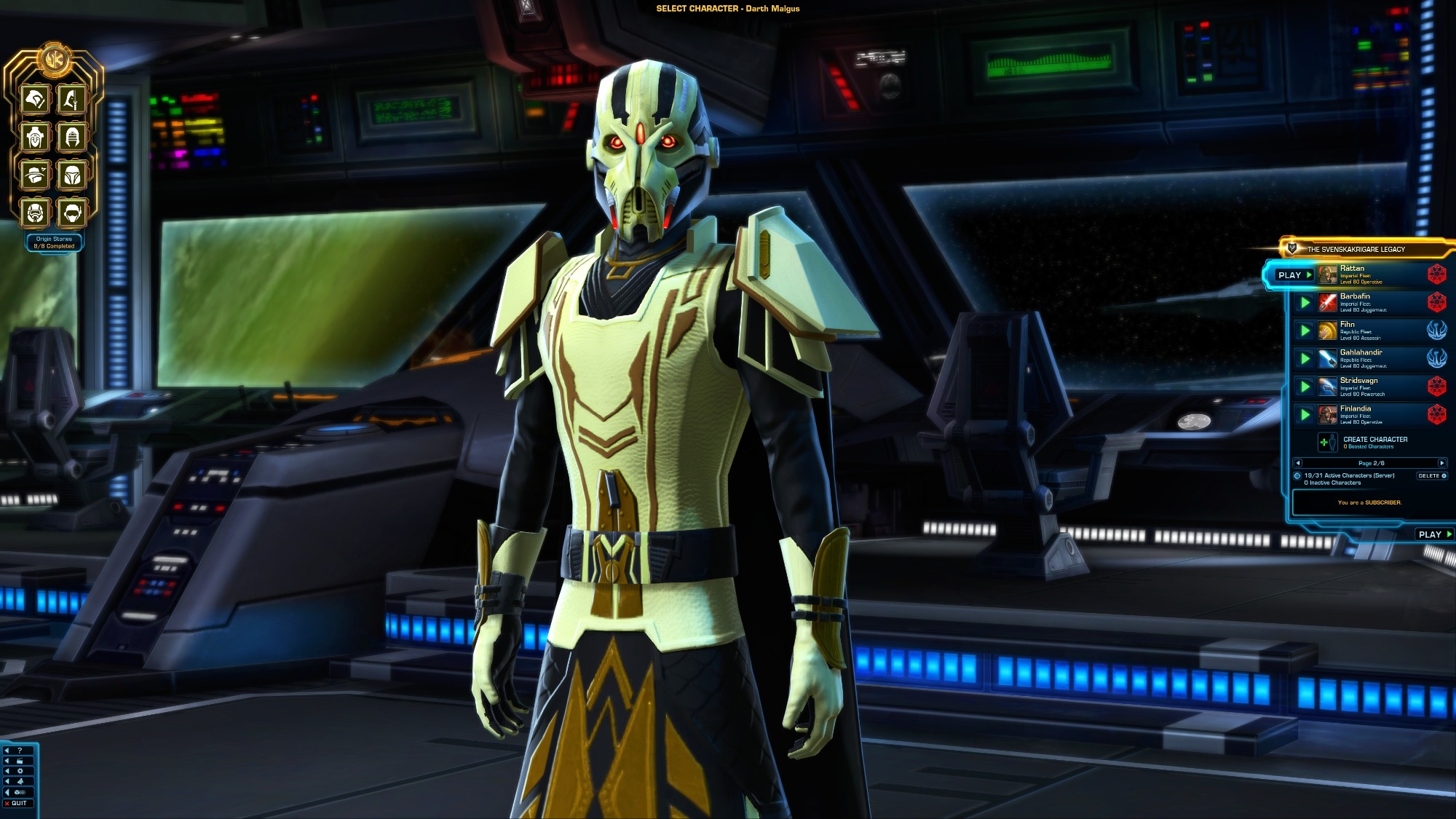
Task: Go to the next character page
Action: pos(1441,463)
